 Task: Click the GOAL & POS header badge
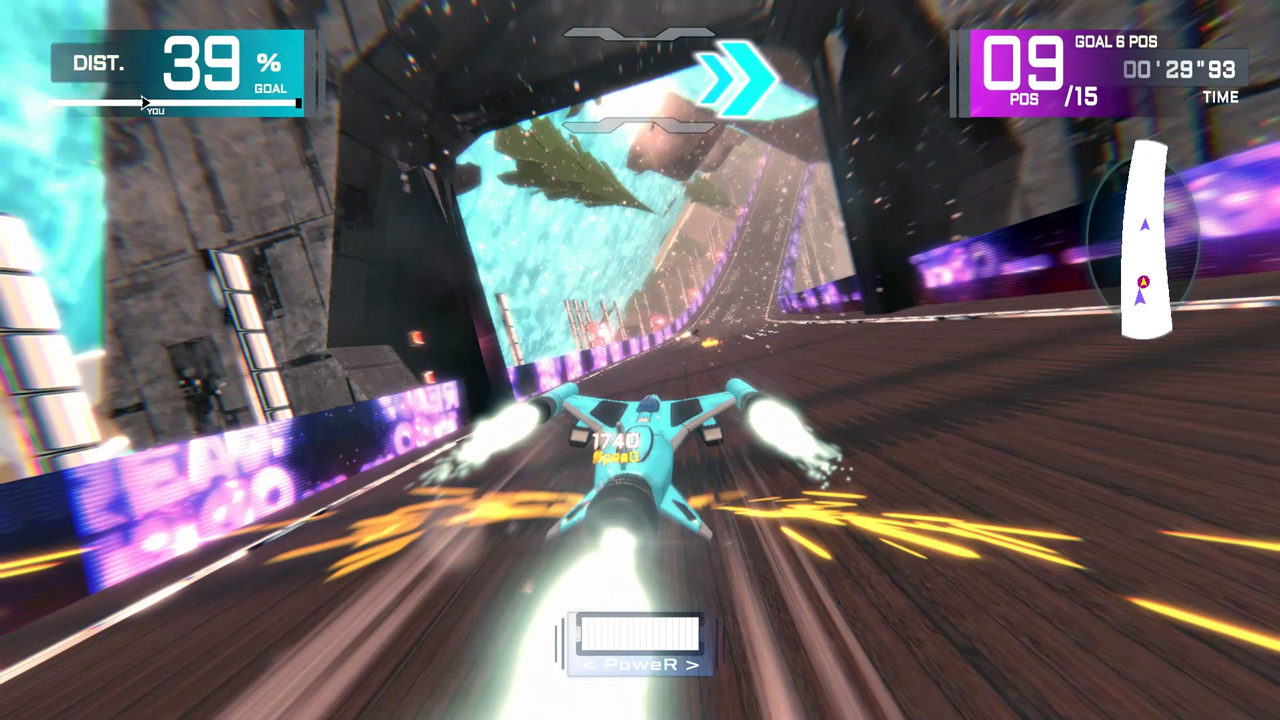click(1115, 43)
